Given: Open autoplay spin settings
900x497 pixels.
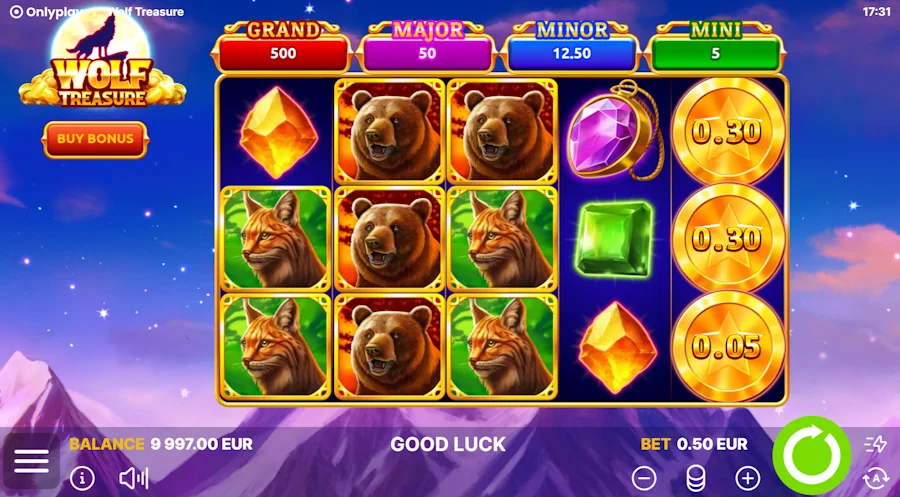Looking at the screenshot, I should (x=875, y=477).
